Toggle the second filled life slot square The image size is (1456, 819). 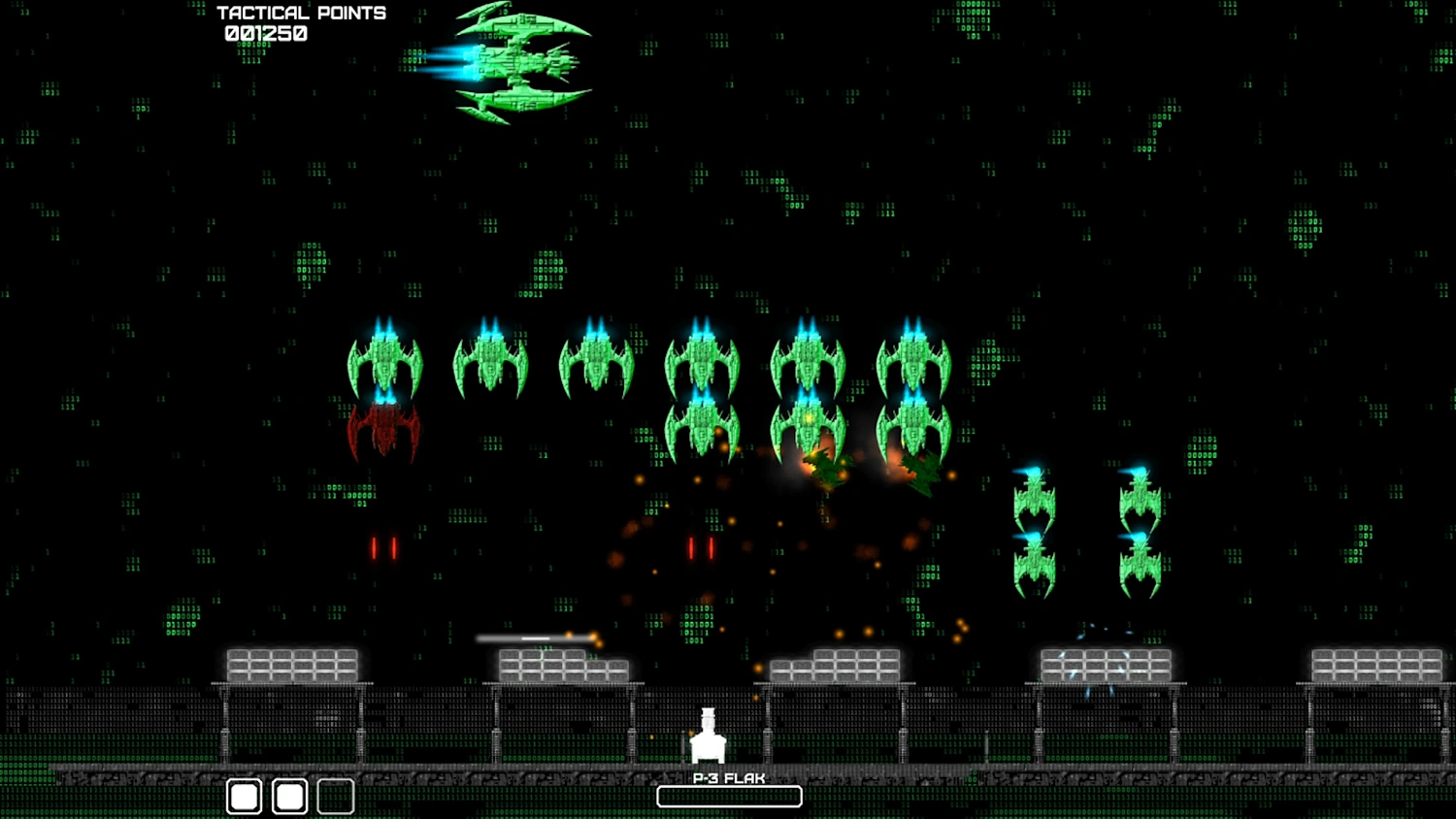pyautogui.click(x=289, y=796)
